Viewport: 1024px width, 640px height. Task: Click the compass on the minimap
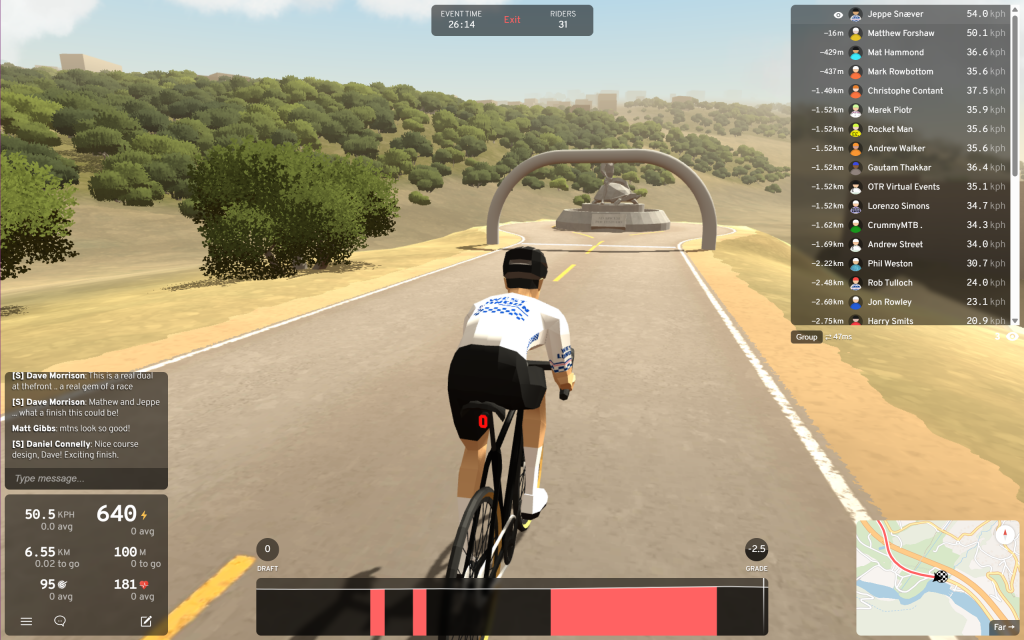[x=1005, y=534]
